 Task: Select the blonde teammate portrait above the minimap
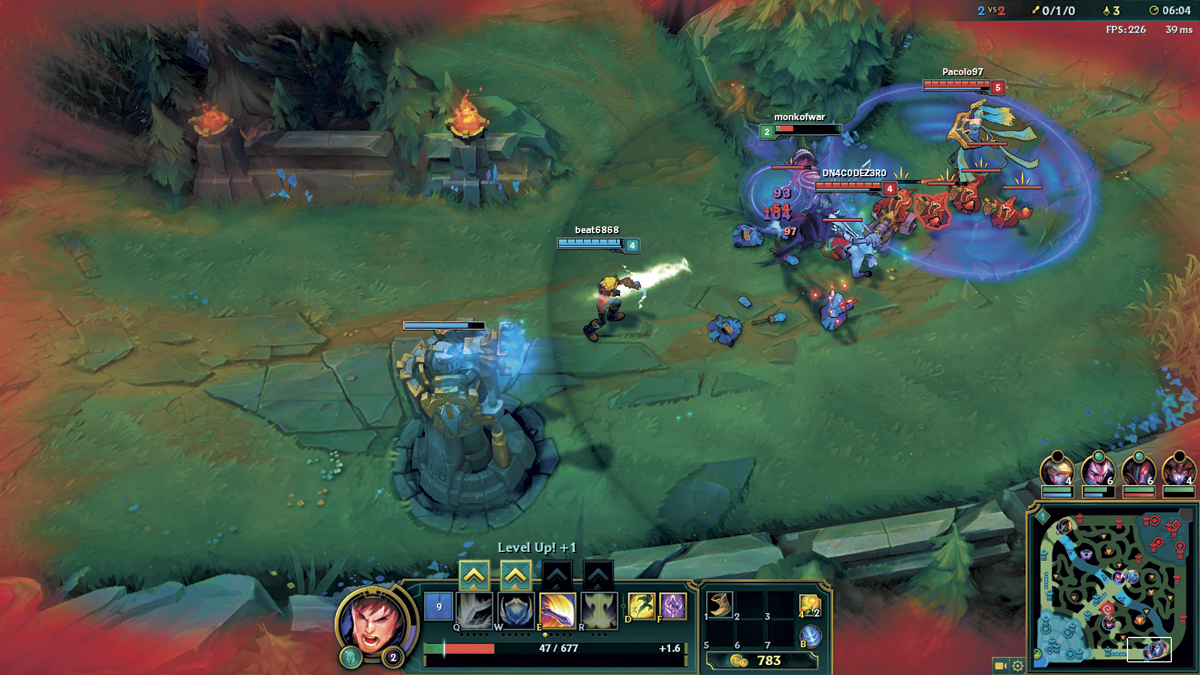(1057, 471)
